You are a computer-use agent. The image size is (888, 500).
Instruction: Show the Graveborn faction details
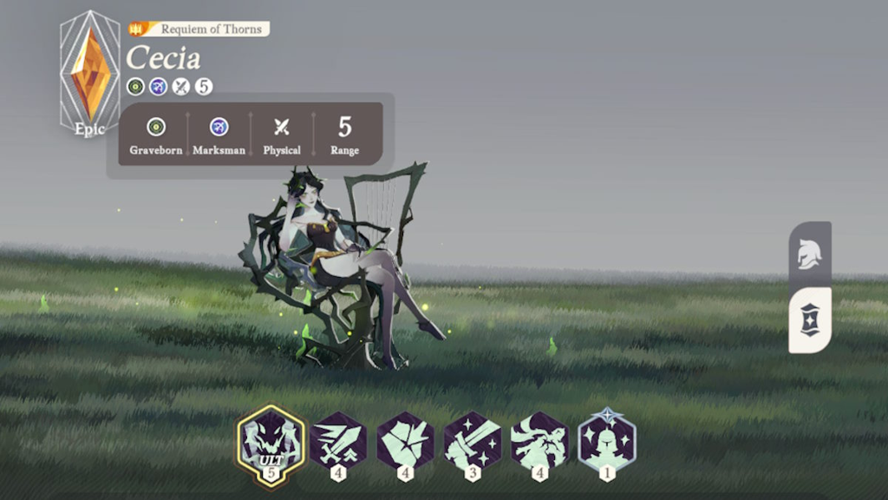pos(156,134)
